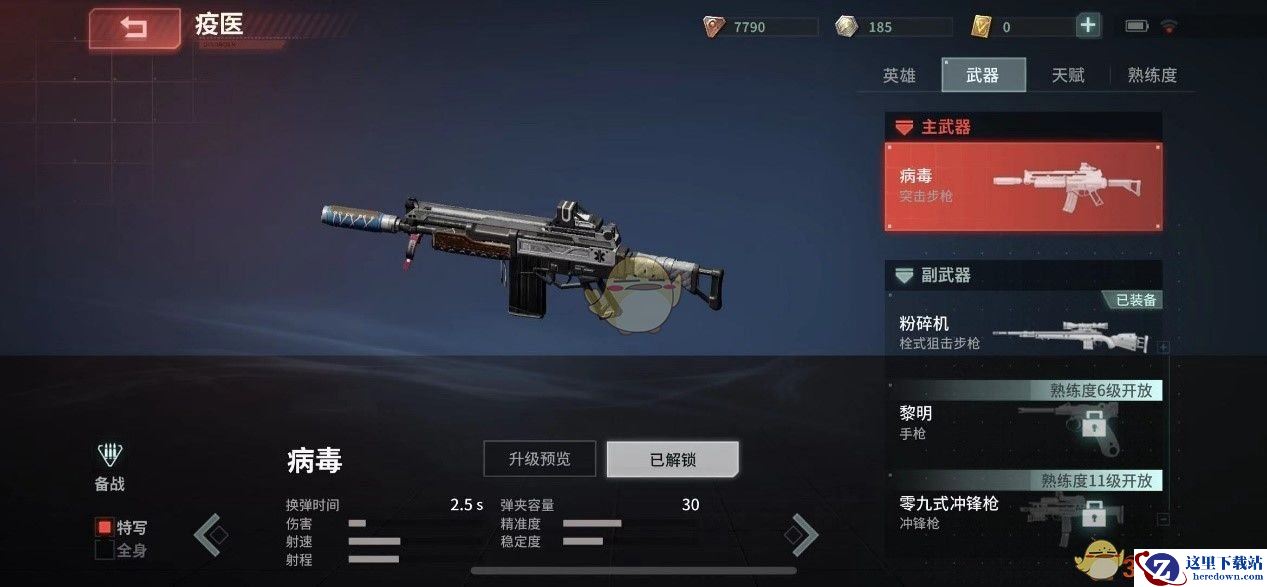Screen dimensions: 1267x587
Task: Switch to the 英雄 tab
Action: pyautogui.click(x=899, y=75)
